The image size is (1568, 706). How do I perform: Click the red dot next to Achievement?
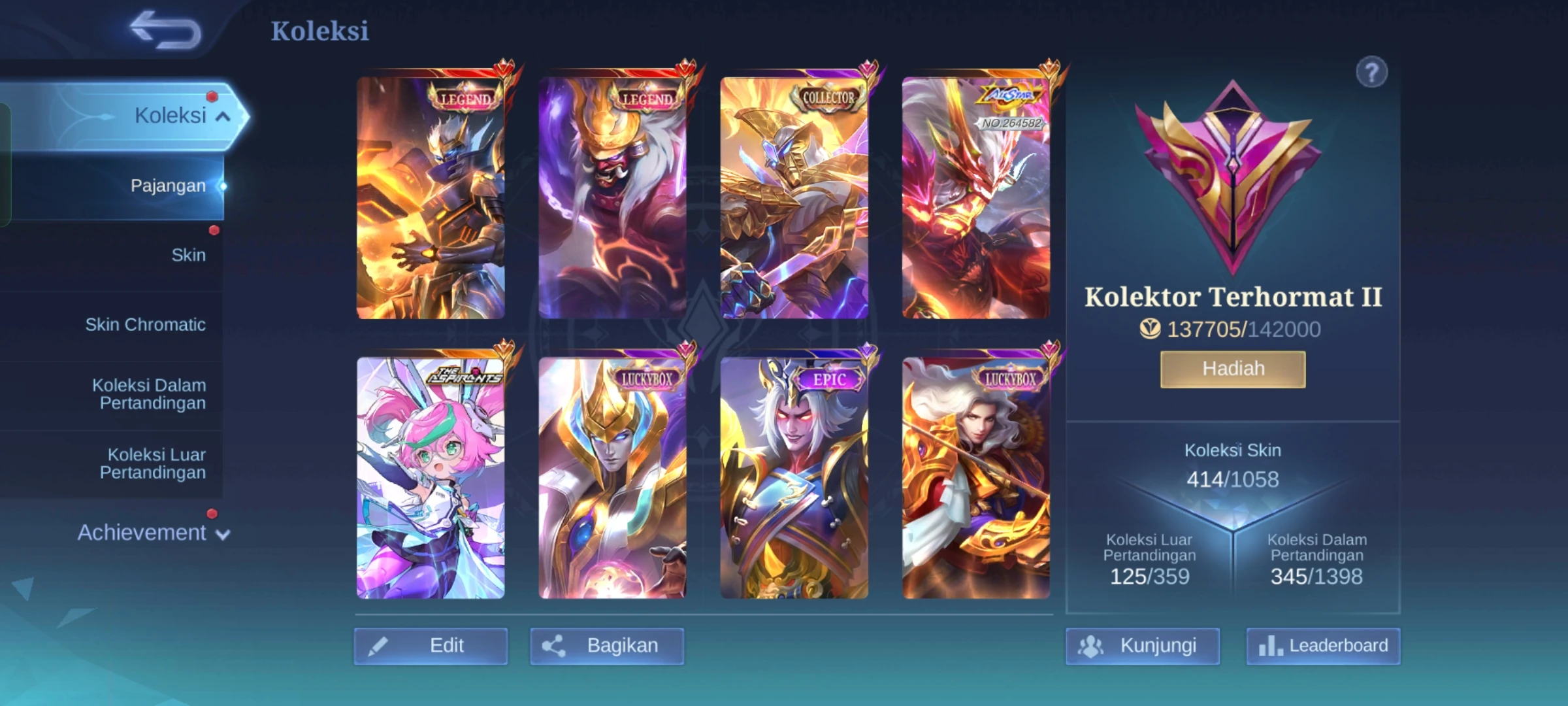pyautogui.click(x=210, y=513)
